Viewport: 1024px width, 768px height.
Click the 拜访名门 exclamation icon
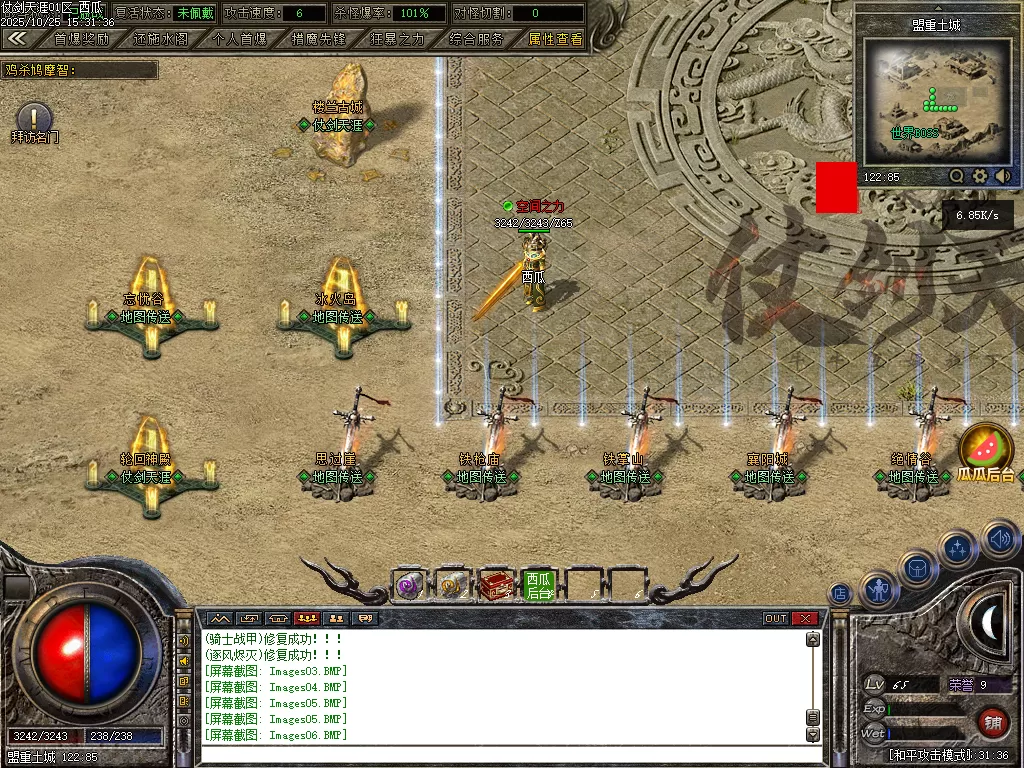tap(35, 119)
